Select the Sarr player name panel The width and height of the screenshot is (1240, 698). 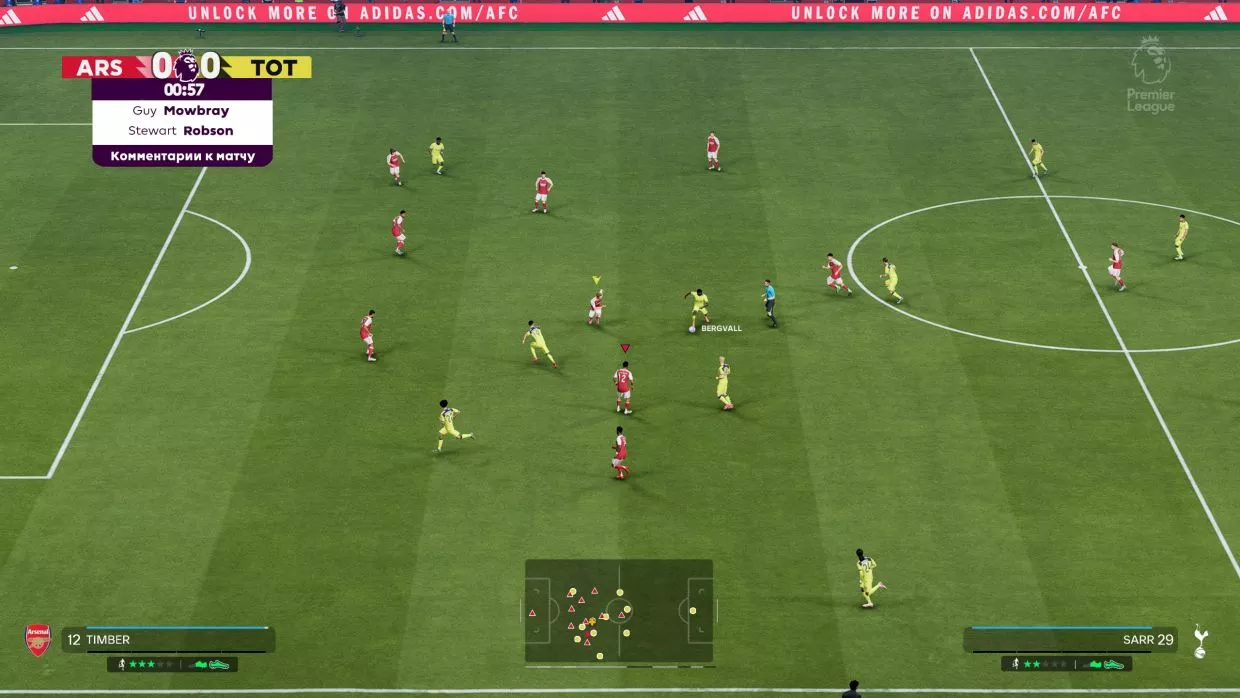pos(1070,640)
